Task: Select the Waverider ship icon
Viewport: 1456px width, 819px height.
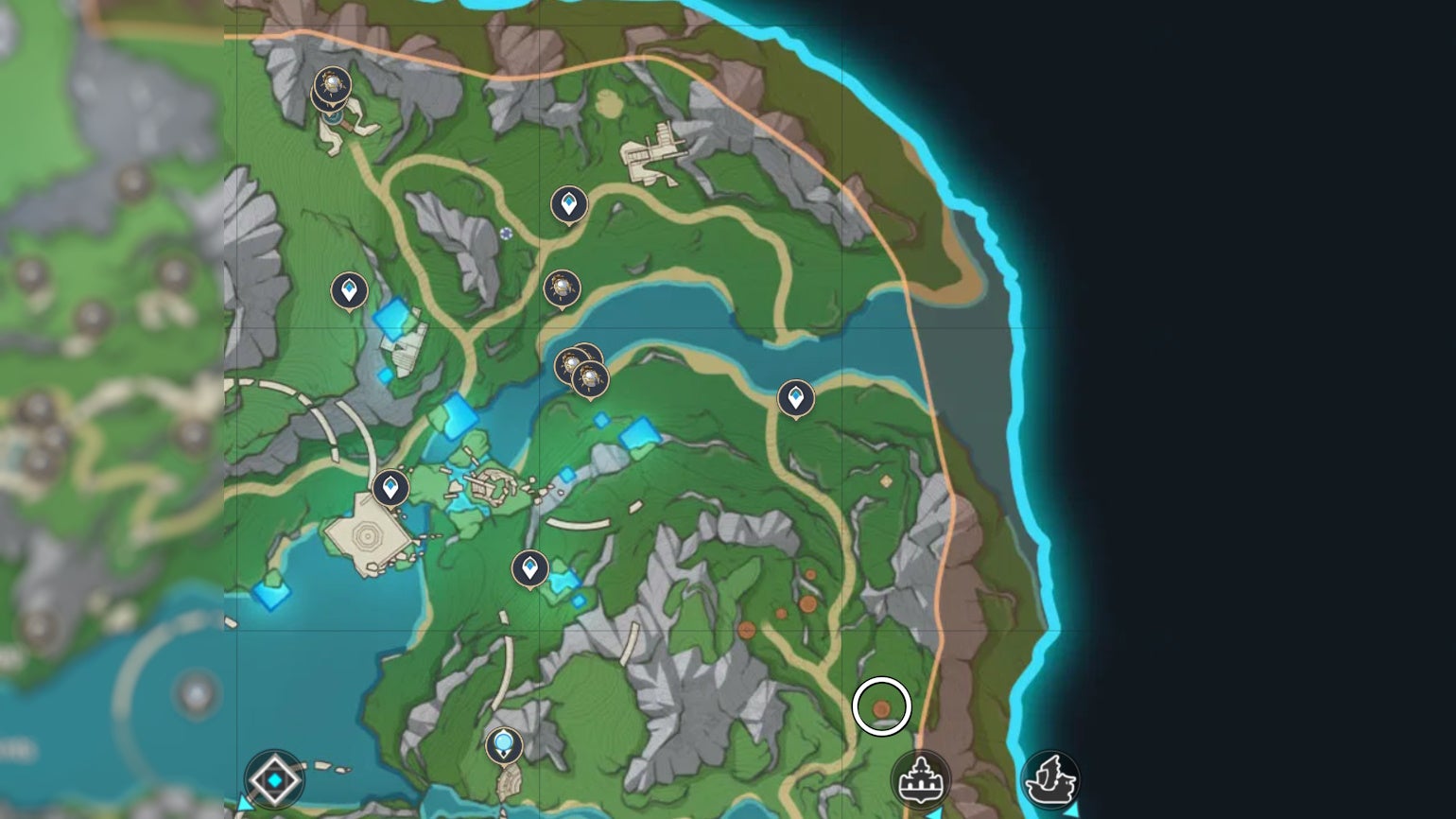Action: point(1049,780)
